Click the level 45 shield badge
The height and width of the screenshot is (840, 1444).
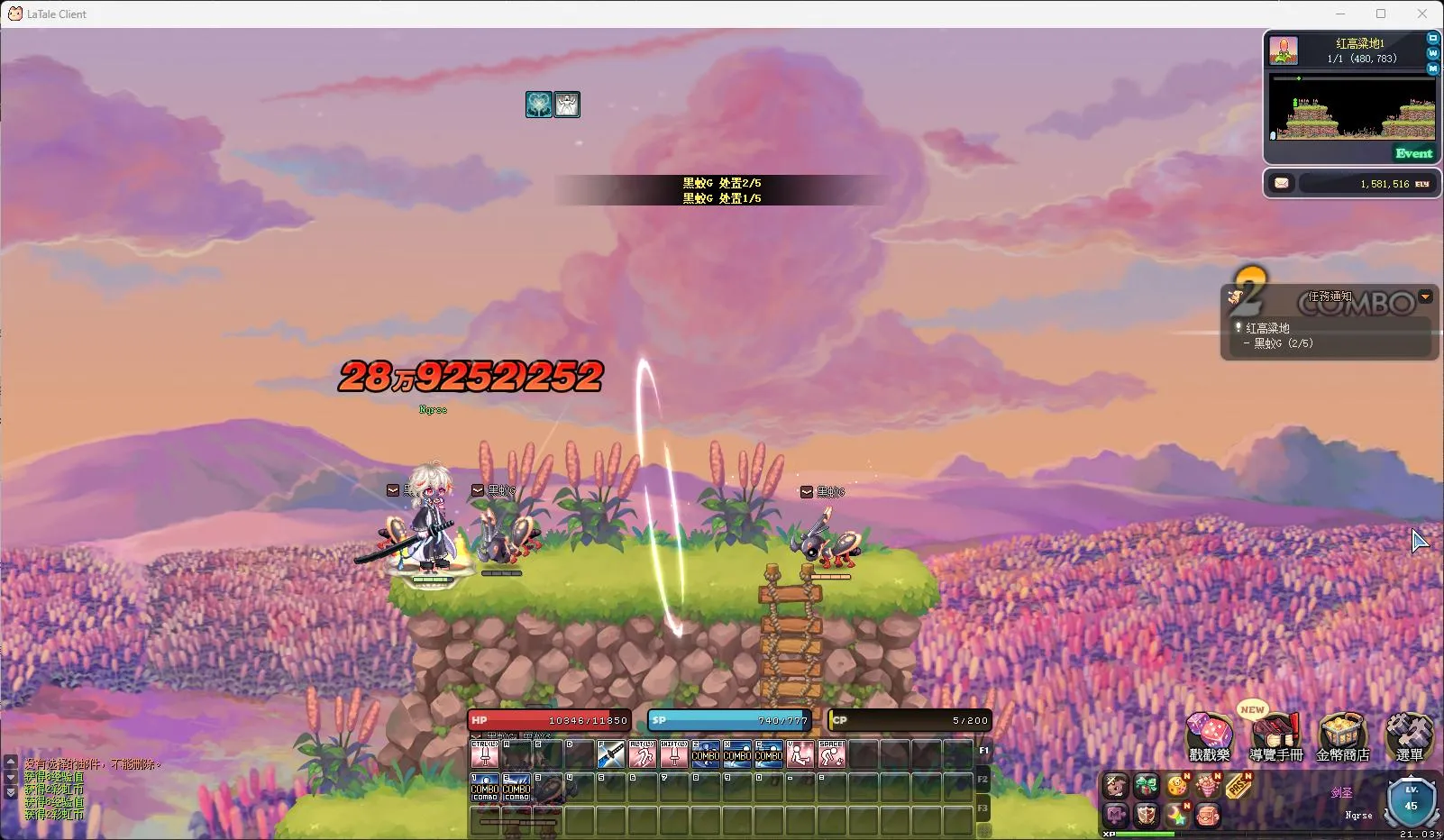tap(1411, 803)
